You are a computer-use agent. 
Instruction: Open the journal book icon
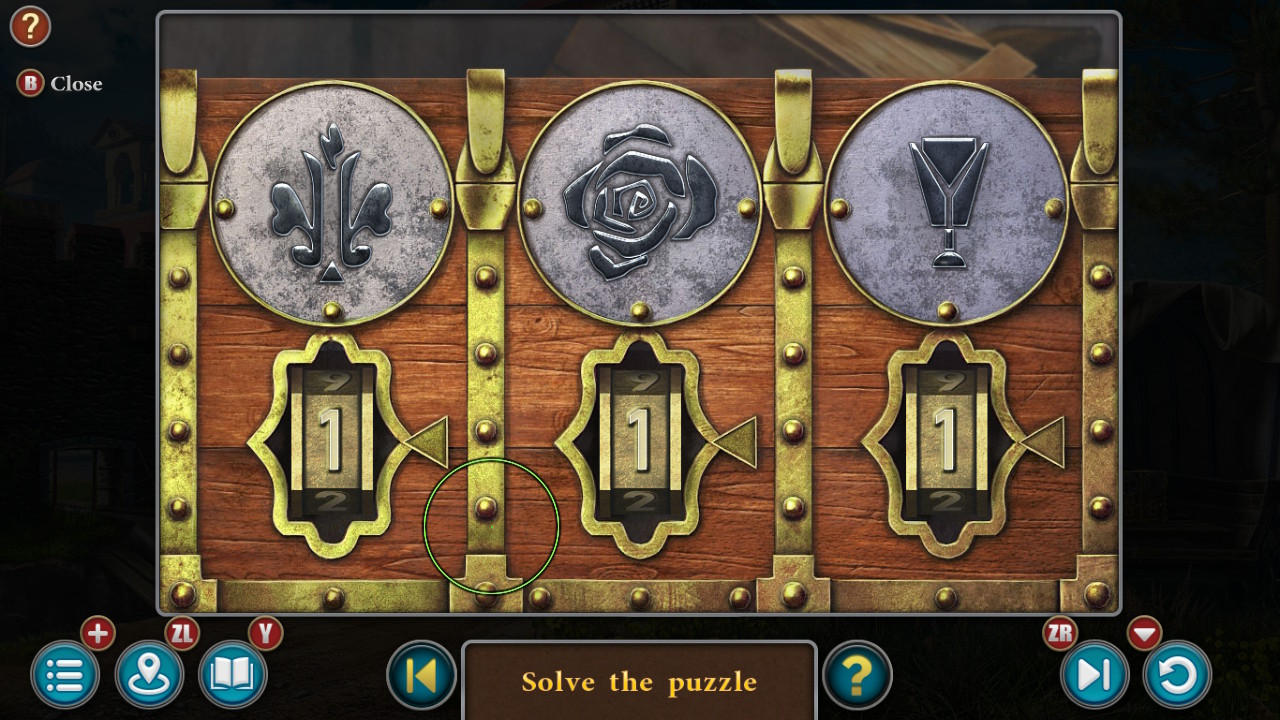tap(232, 676)
